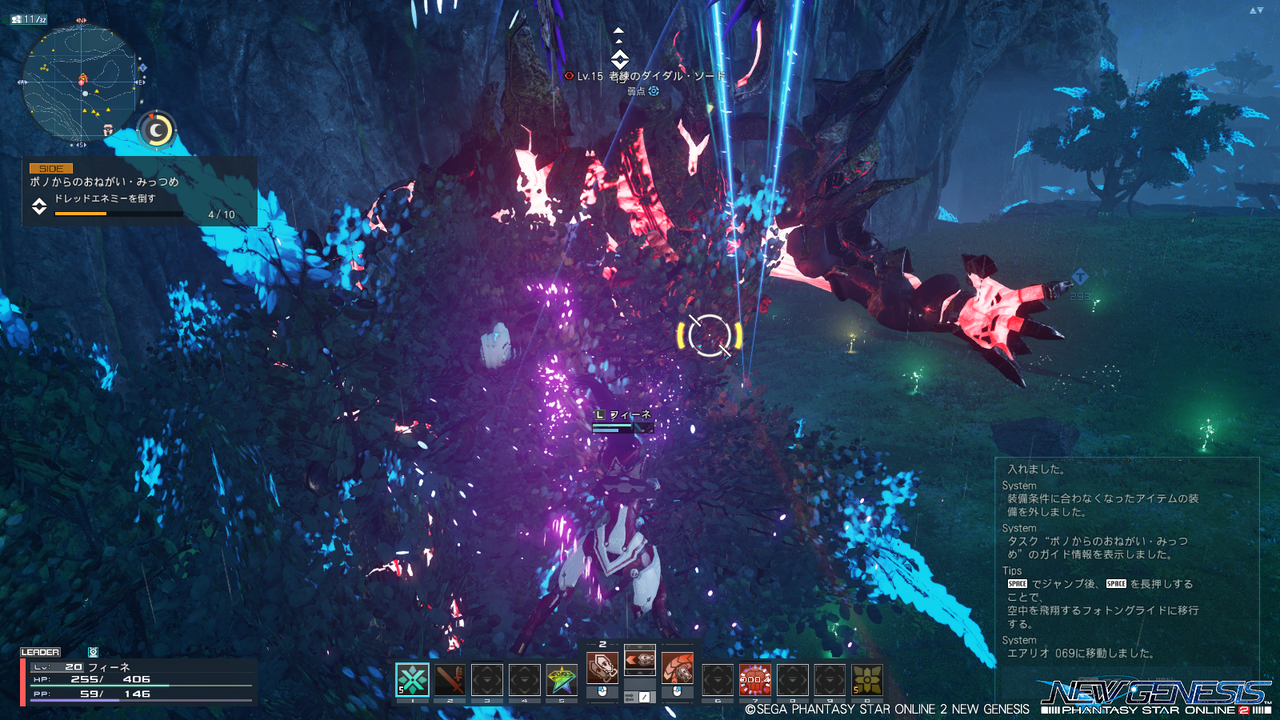The width and height of the screenshot is (1280, 720).
Task: Trigger the left-mouse weapon action icon
Action: click(602, 667)
